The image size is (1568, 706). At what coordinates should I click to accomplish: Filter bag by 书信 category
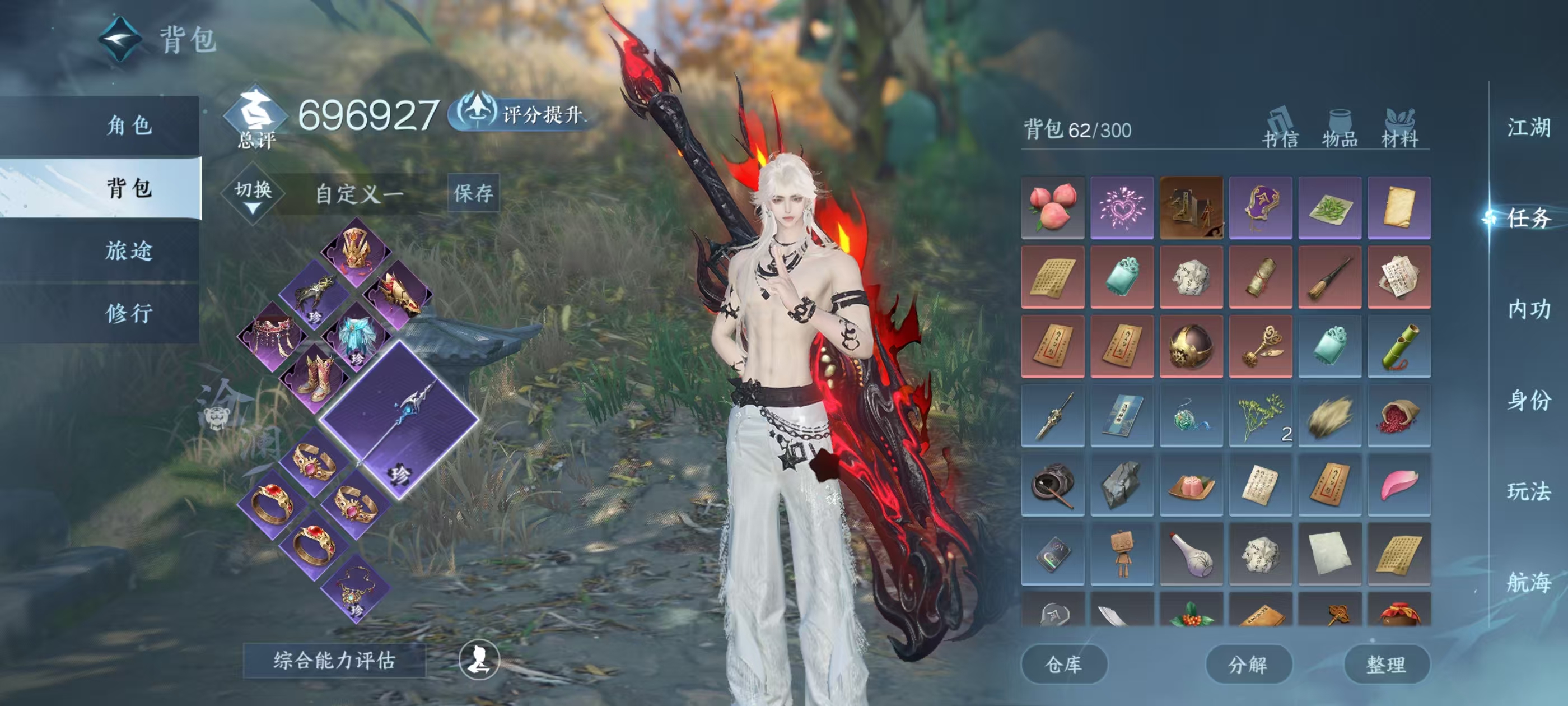pyautogui.click(x=1280, y=130)
